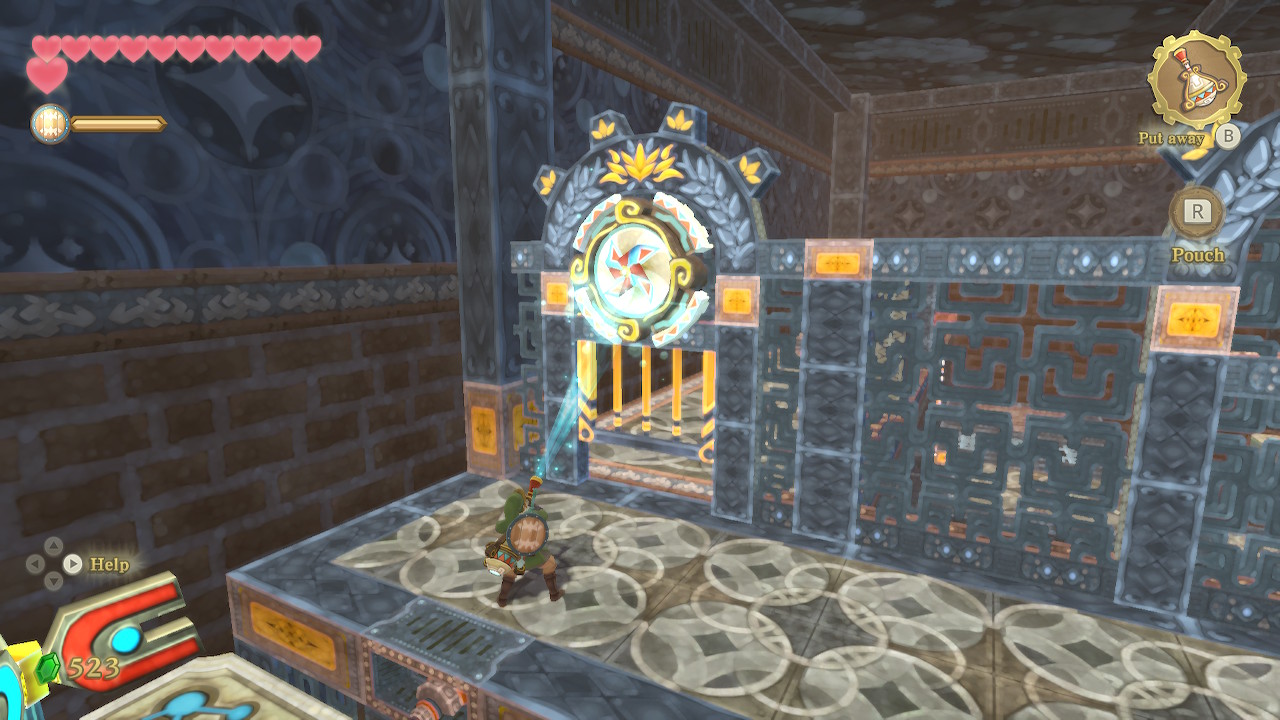This screenshot has height=720, width=1280.
Task: Show the Help controls panel
Action: coord(73,564)
